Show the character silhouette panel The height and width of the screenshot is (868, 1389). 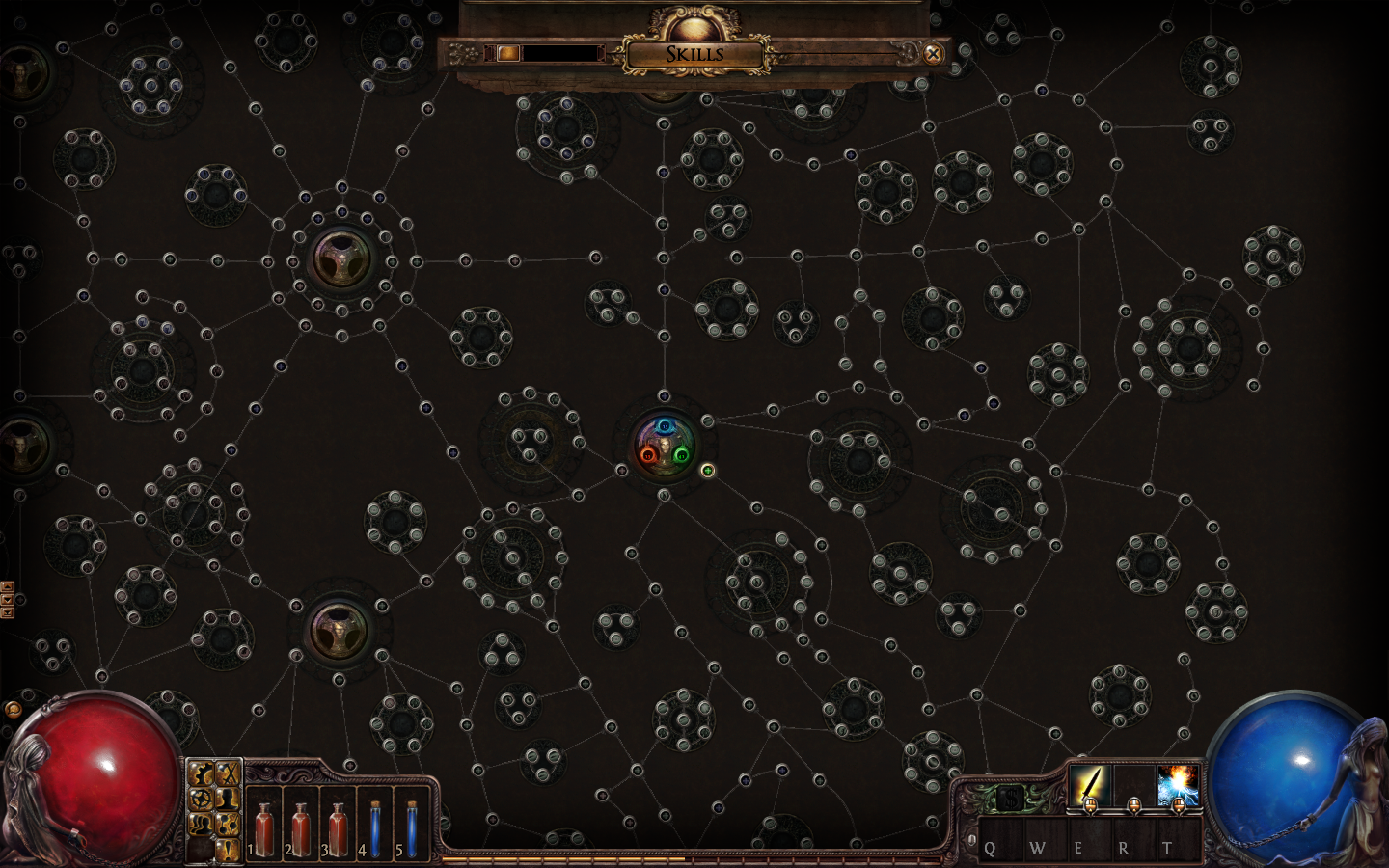coord(228,799)
